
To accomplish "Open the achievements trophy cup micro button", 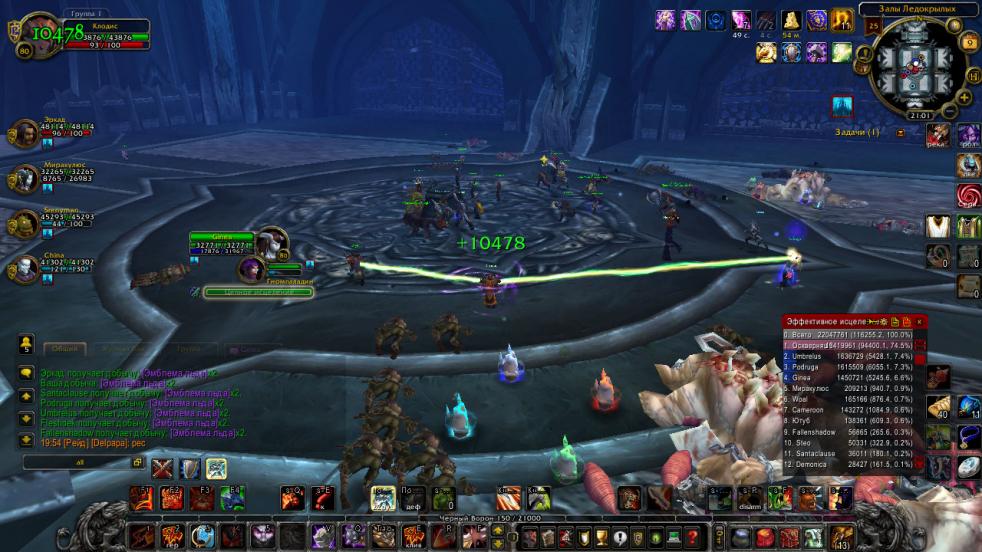I will click(x=600, y=538).
